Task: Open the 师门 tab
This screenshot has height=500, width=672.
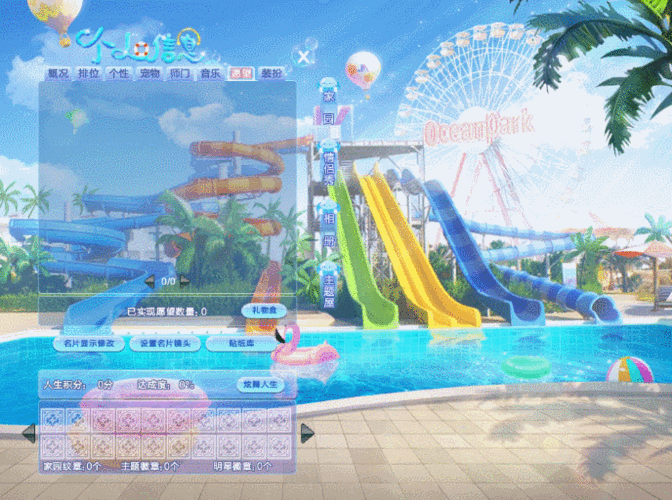Action: pos(180,74)
